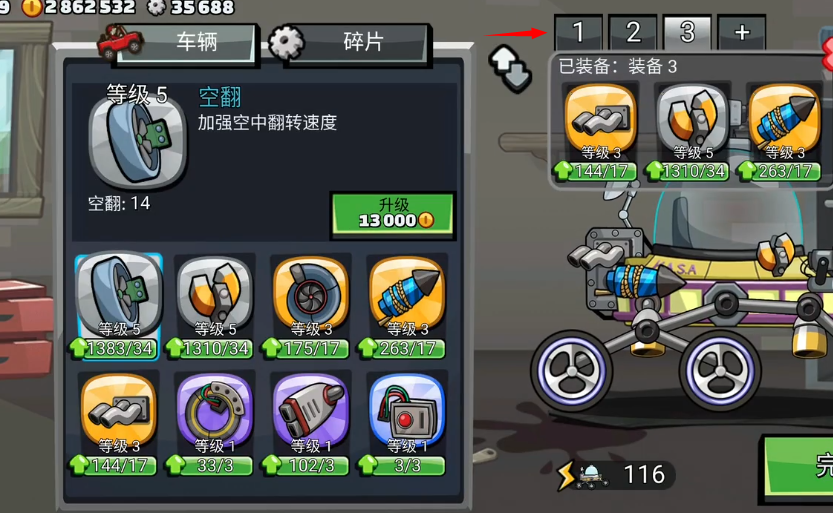This screenshot has height=513, width=833.
Task: Select loadout slot 3
Action: tap(688, 32)
